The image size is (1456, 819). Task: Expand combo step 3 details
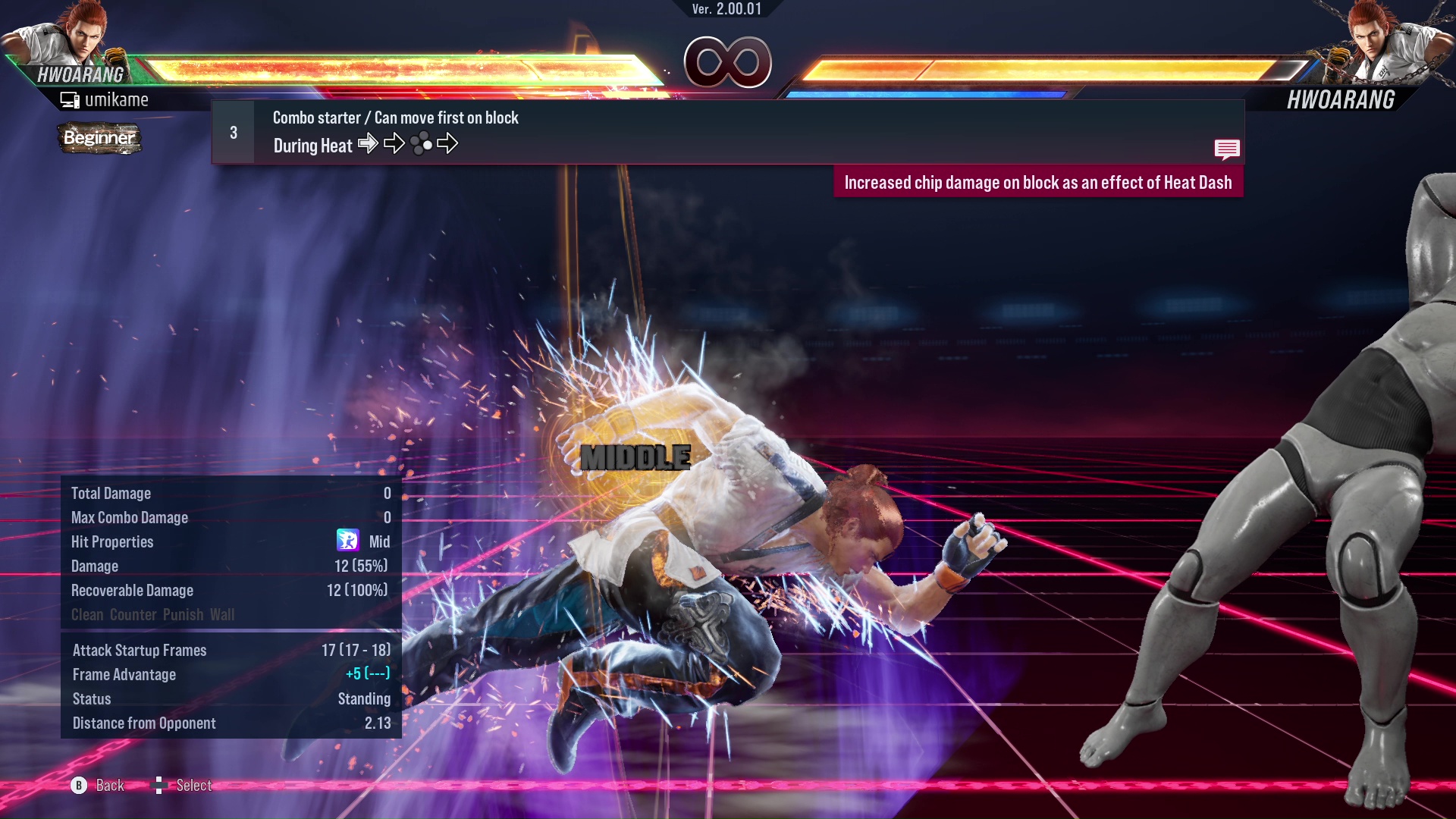point(233,131)
